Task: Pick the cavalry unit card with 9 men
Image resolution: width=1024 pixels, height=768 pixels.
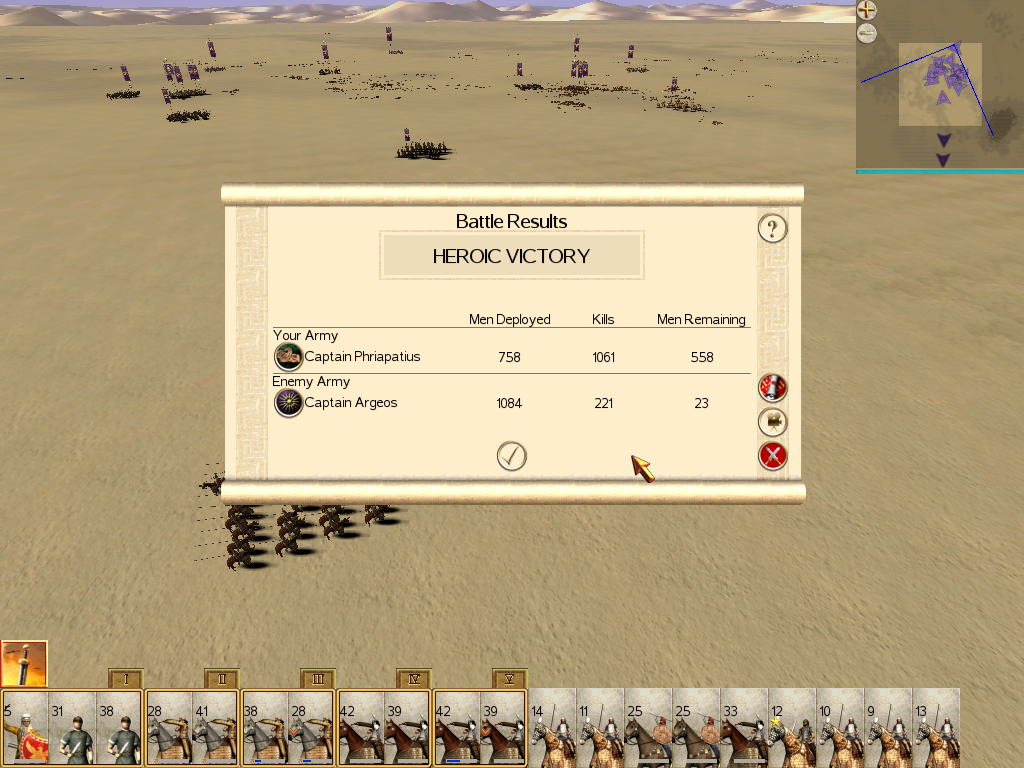Action: (889, 728)
